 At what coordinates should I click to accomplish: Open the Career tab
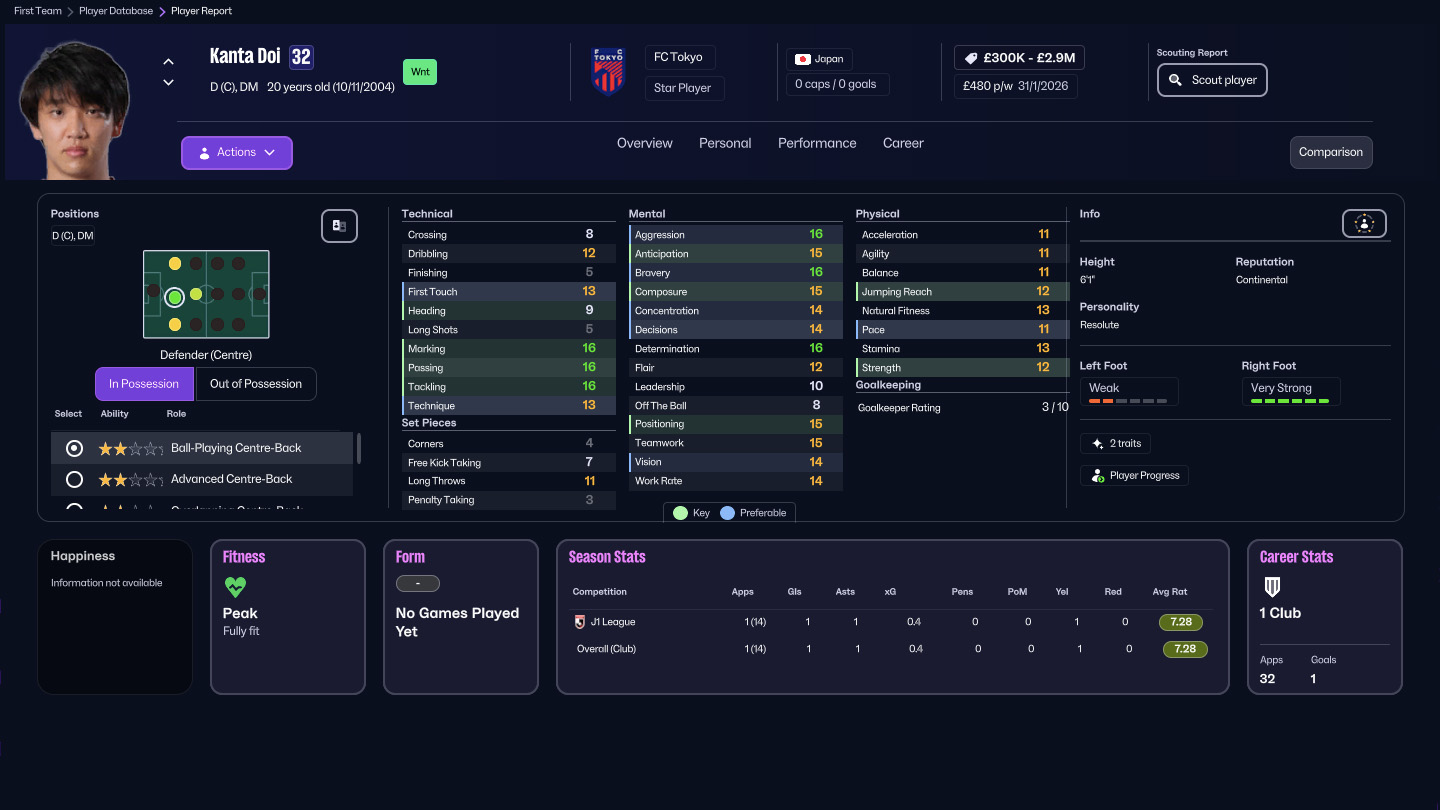(902, 143)
